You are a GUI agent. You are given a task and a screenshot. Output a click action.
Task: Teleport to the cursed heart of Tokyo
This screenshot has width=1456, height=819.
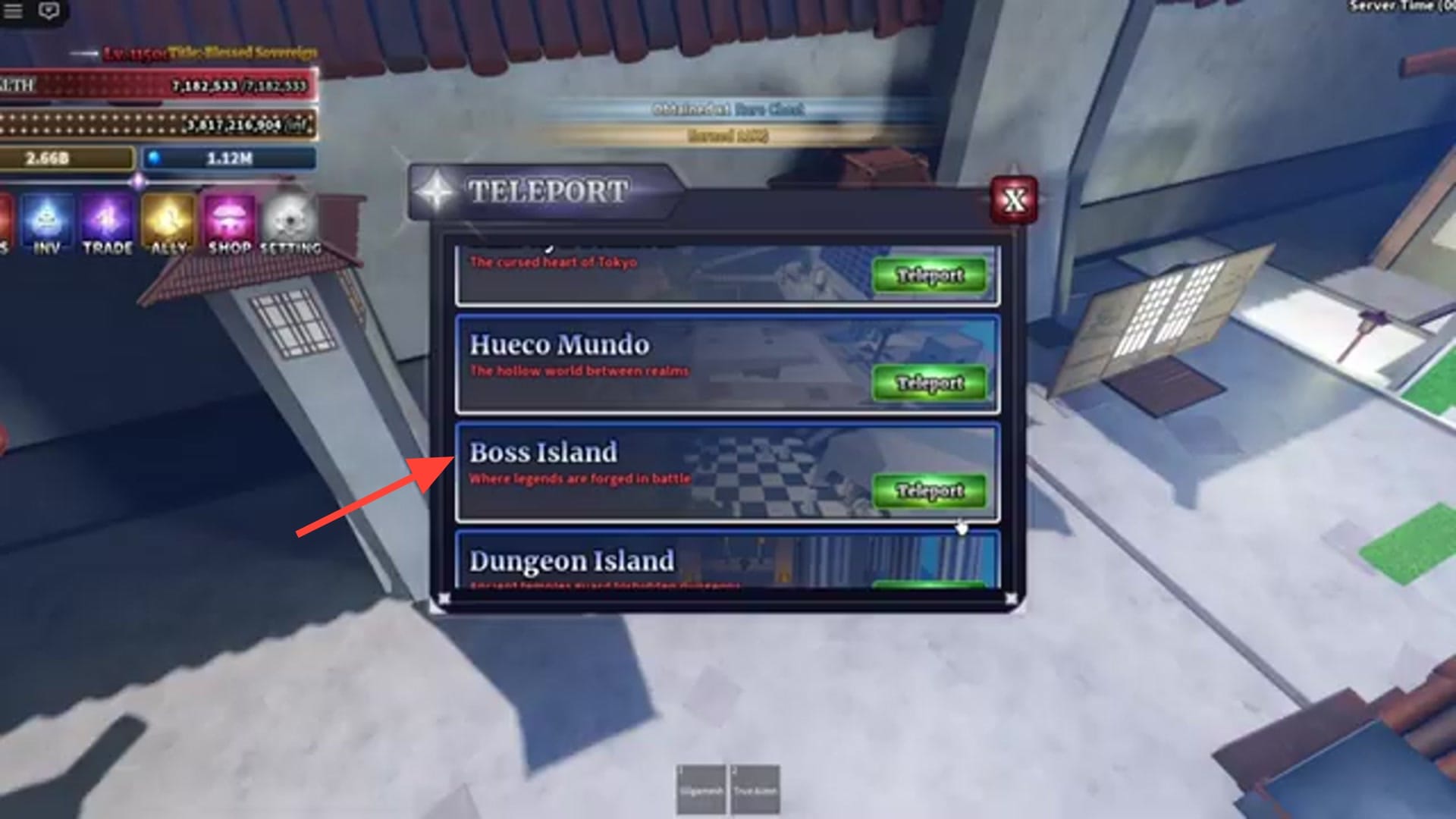tap(929, 276)
